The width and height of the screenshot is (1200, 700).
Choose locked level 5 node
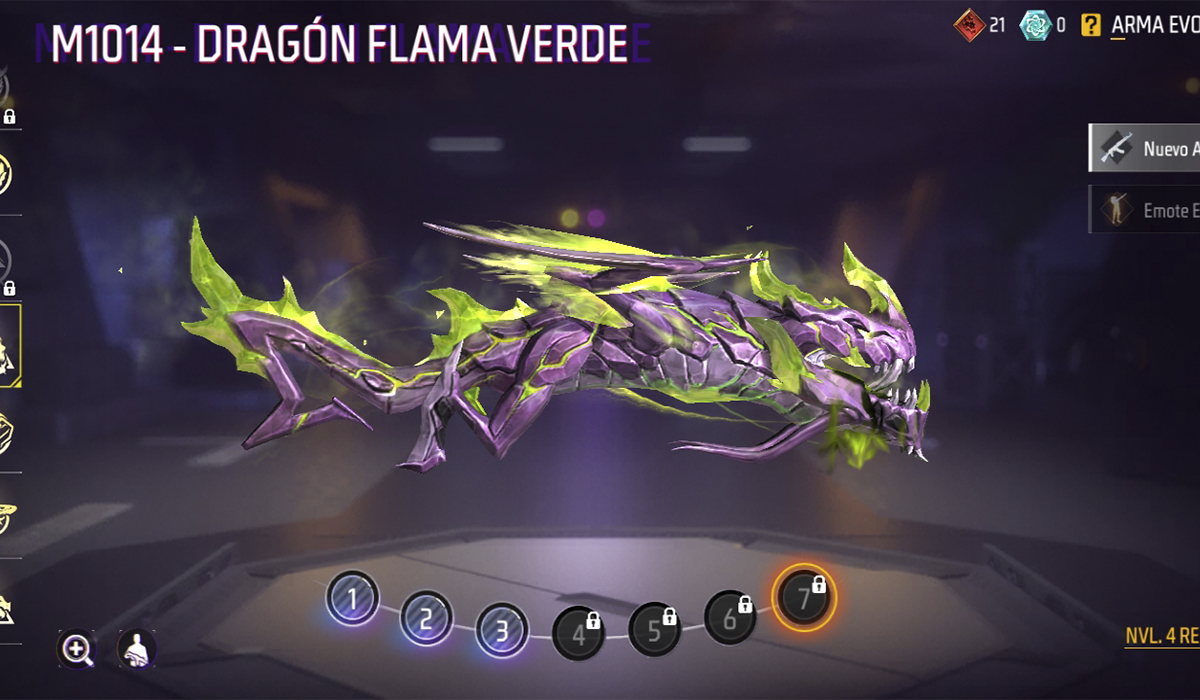click(x=654, y=629)
